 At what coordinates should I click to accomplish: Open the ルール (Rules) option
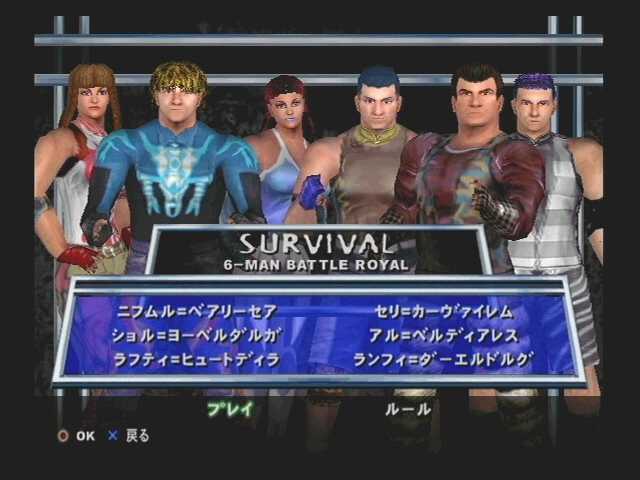[x=408, y=409]
